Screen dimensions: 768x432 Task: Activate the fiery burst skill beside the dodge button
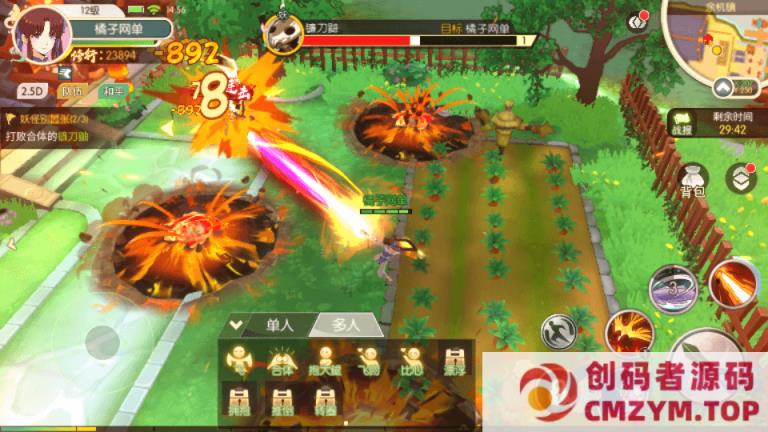(x=629, y=330)
